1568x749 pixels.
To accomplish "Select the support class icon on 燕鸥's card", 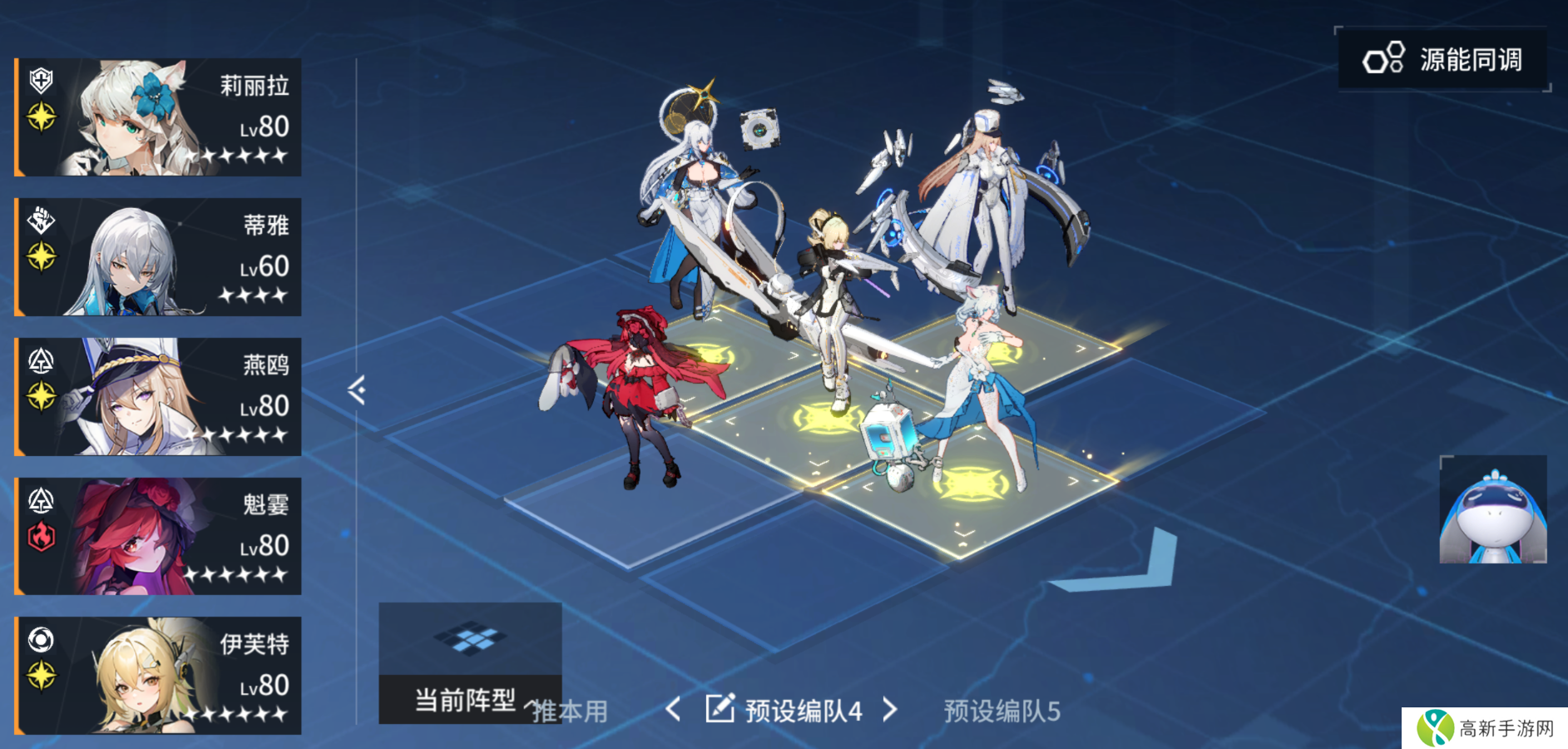I will pyautogui.click(x=39, y=360).
